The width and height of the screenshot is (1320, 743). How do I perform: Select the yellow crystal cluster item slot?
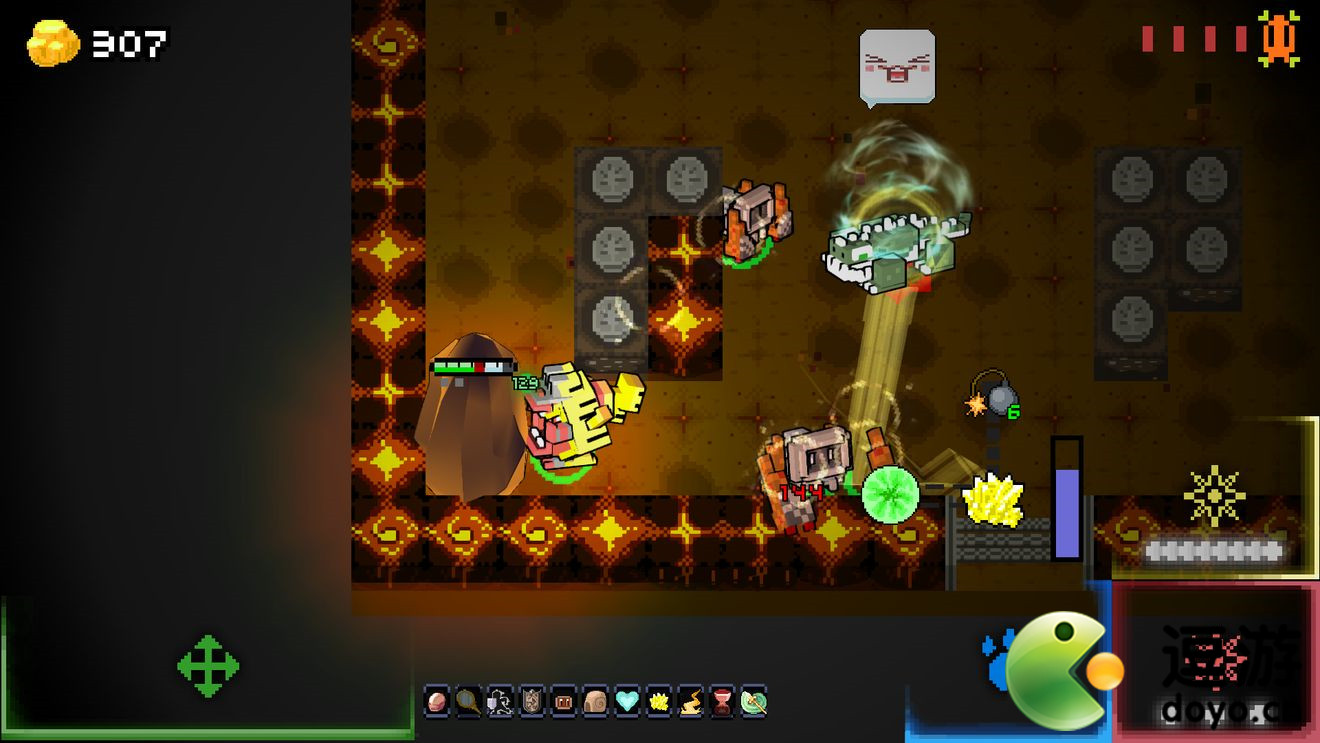[659, 702]
